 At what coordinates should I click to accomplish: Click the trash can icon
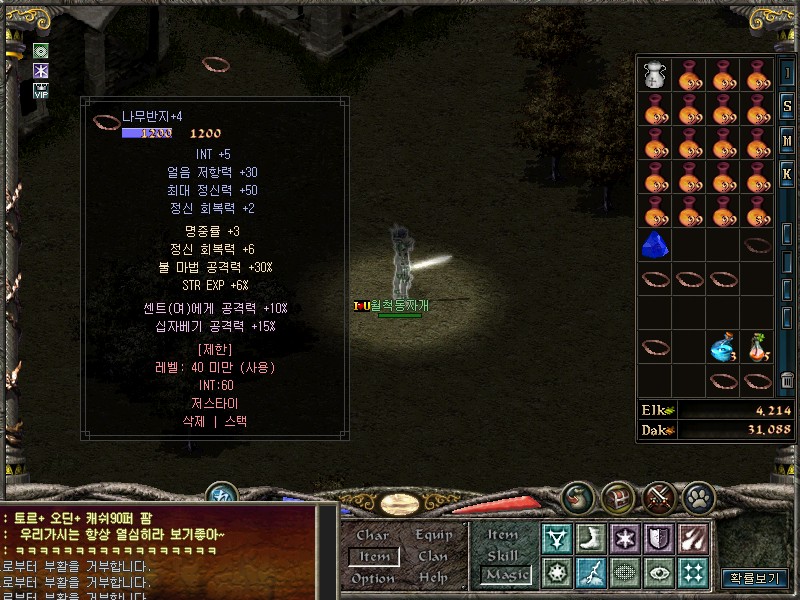(787, 380)
